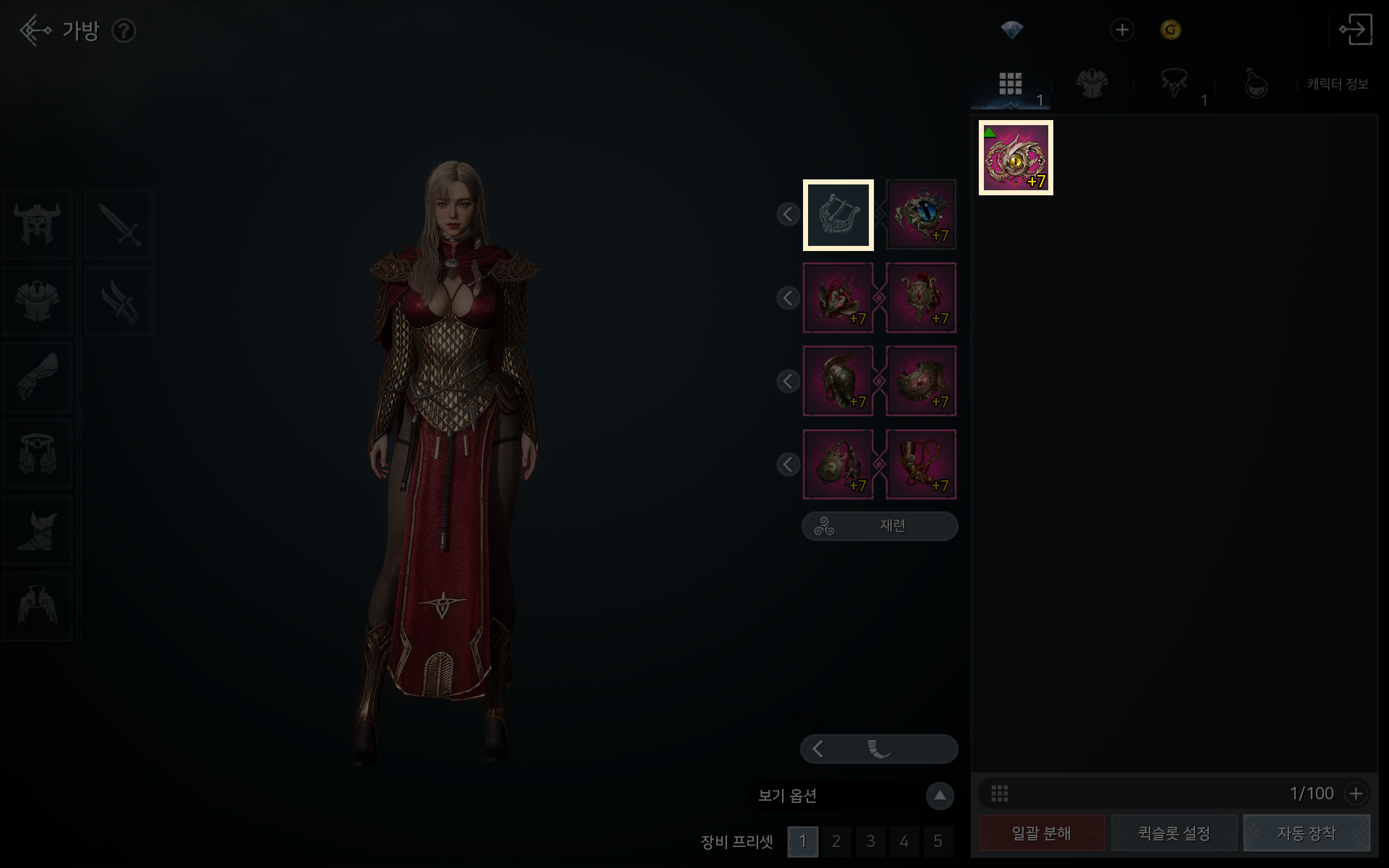
Task: Switch to equipment preset 2
Action: pos(836,841)
